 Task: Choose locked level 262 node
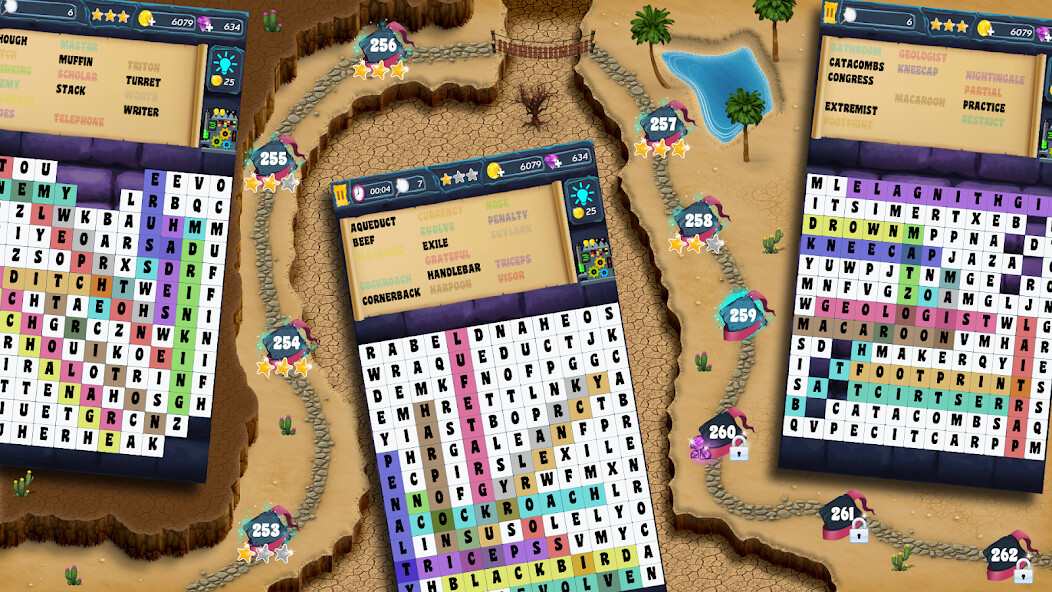(x=1004, y=555)
